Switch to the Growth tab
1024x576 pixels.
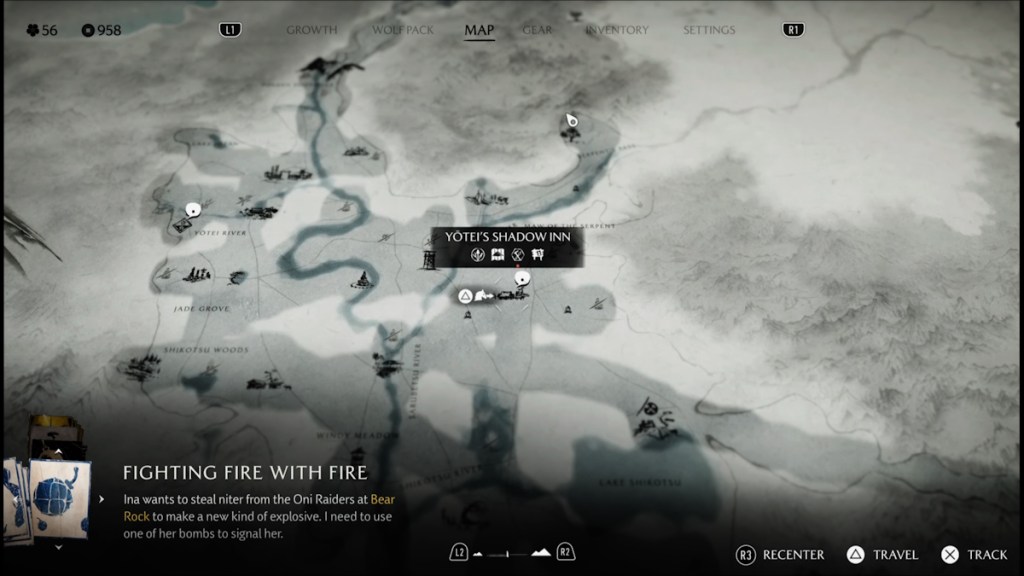point(312,30)
